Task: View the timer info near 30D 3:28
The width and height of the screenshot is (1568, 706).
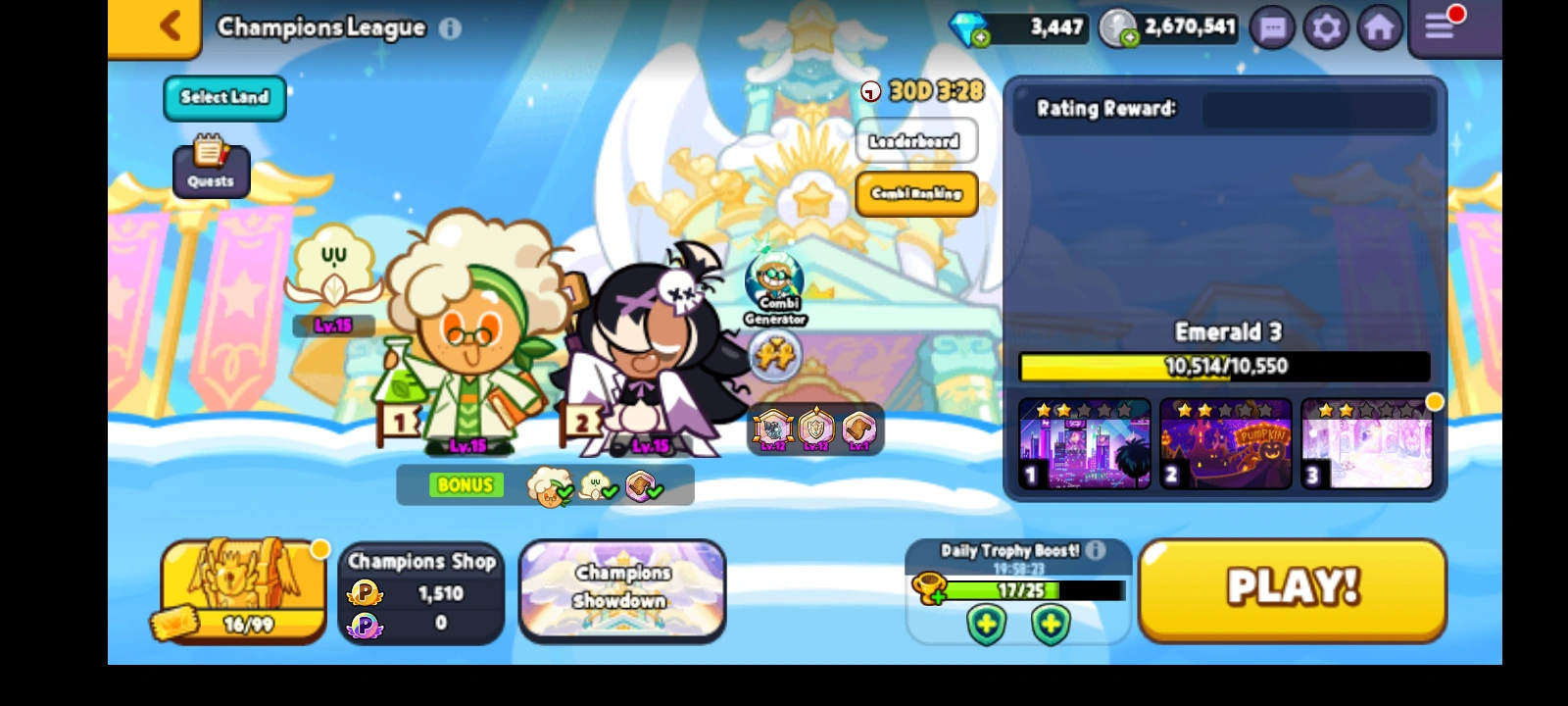Action: 870,91
